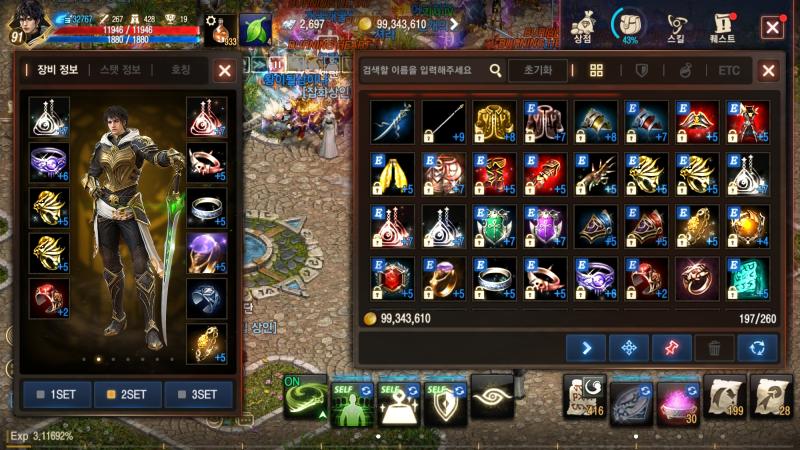
Task: Open the 상점 shop
Action: coord(582,27)
